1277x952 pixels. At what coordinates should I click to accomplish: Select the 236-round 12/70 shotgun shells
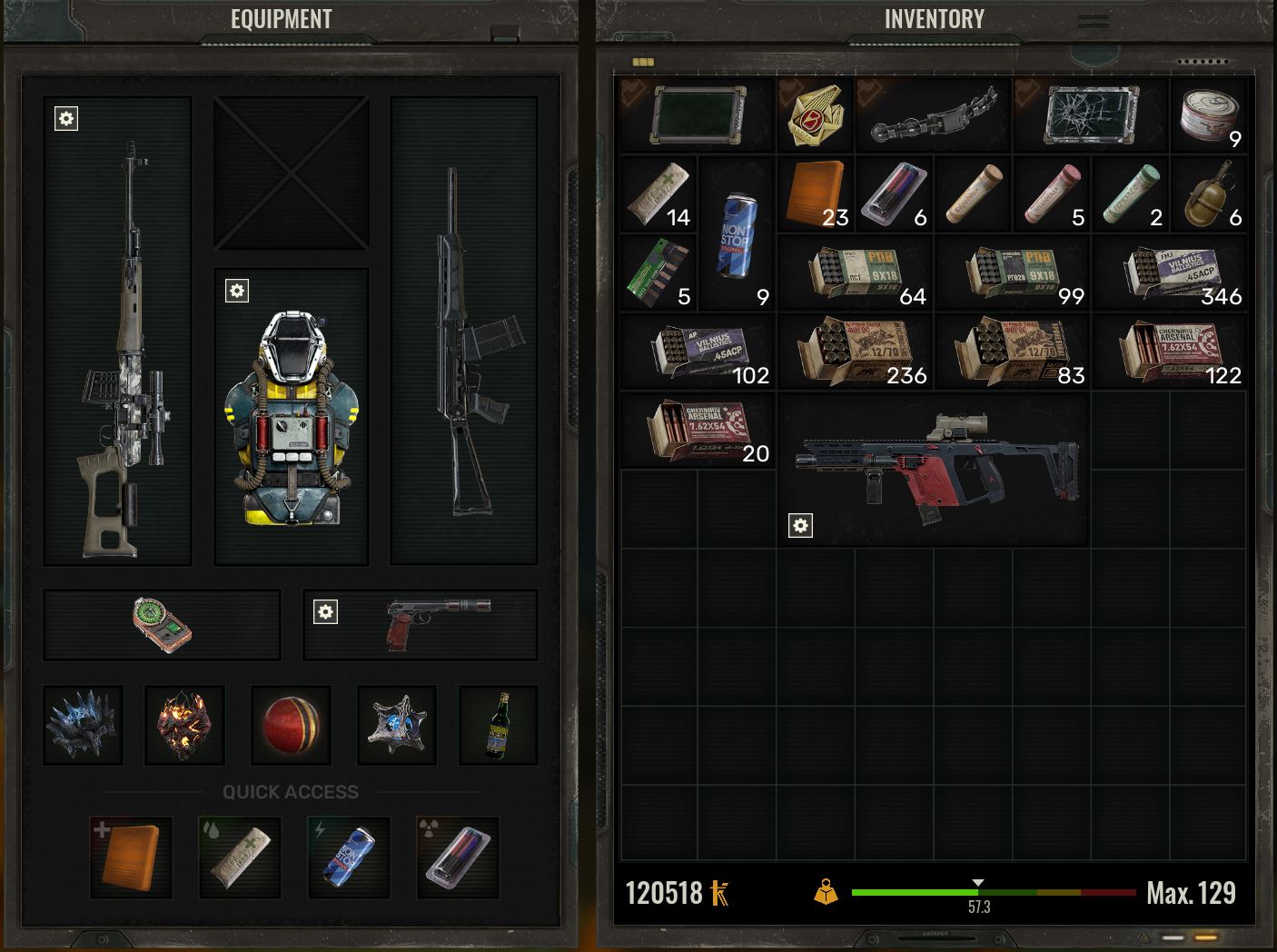point(855,352)
